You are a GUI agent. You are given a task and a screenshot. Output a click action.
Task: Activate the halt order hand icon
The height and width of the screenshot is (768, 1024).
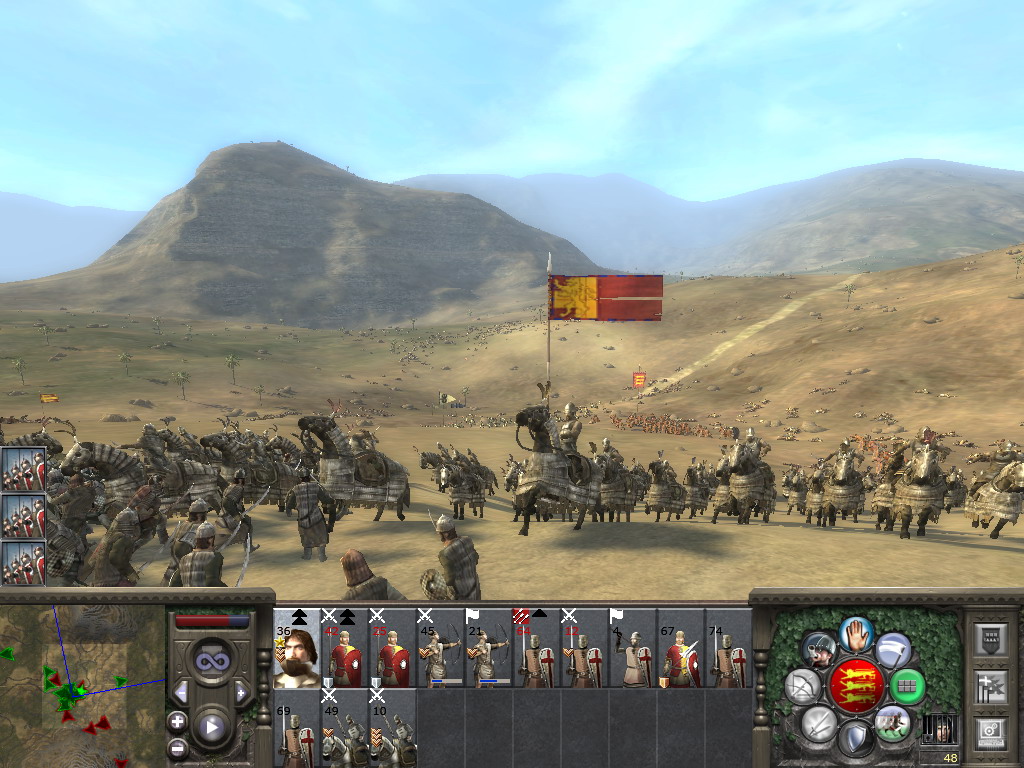[x=856, y=632]
